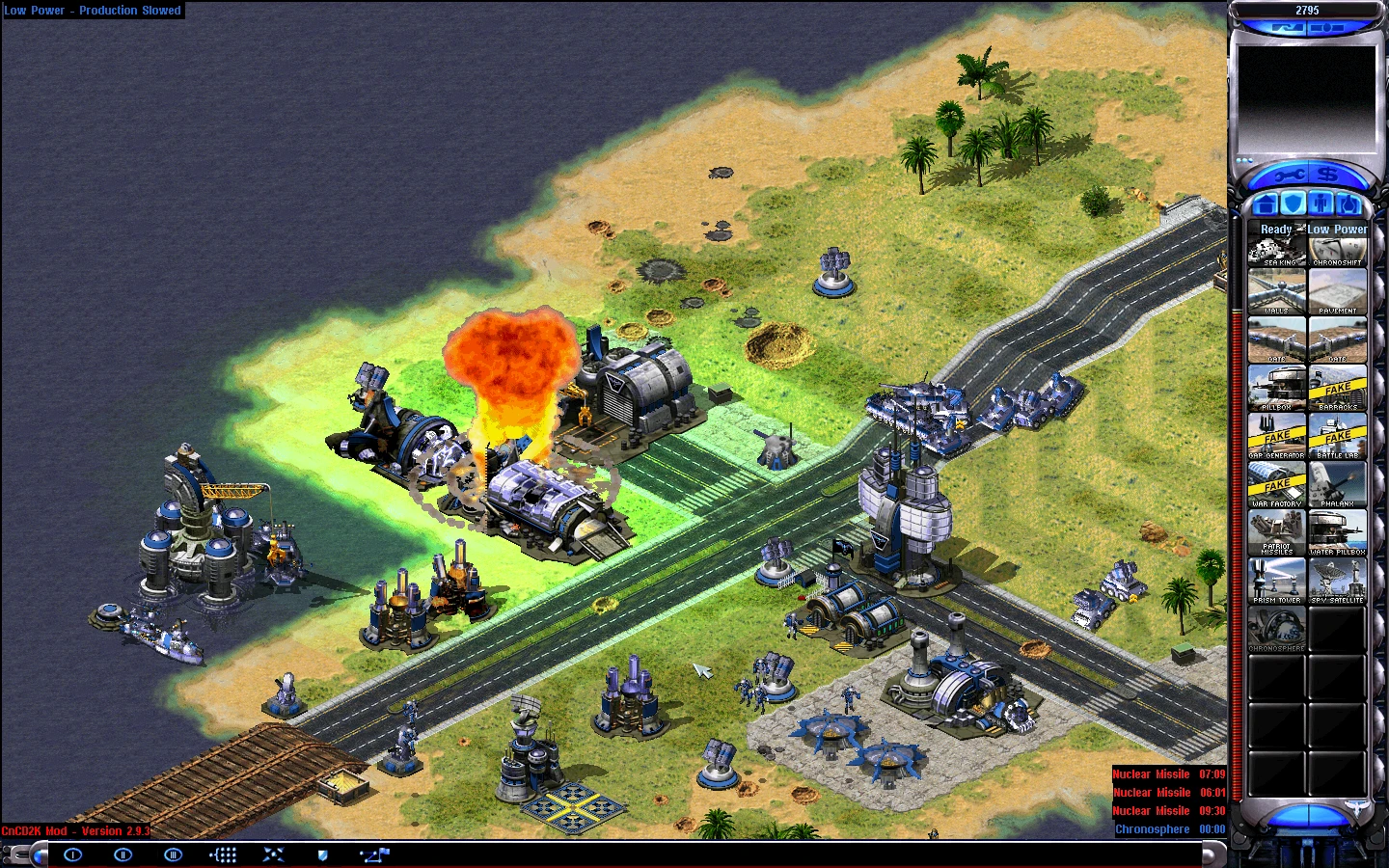1389x868 pixels.
Task: Select control group I on command bar
Action: tap(73, 854)
